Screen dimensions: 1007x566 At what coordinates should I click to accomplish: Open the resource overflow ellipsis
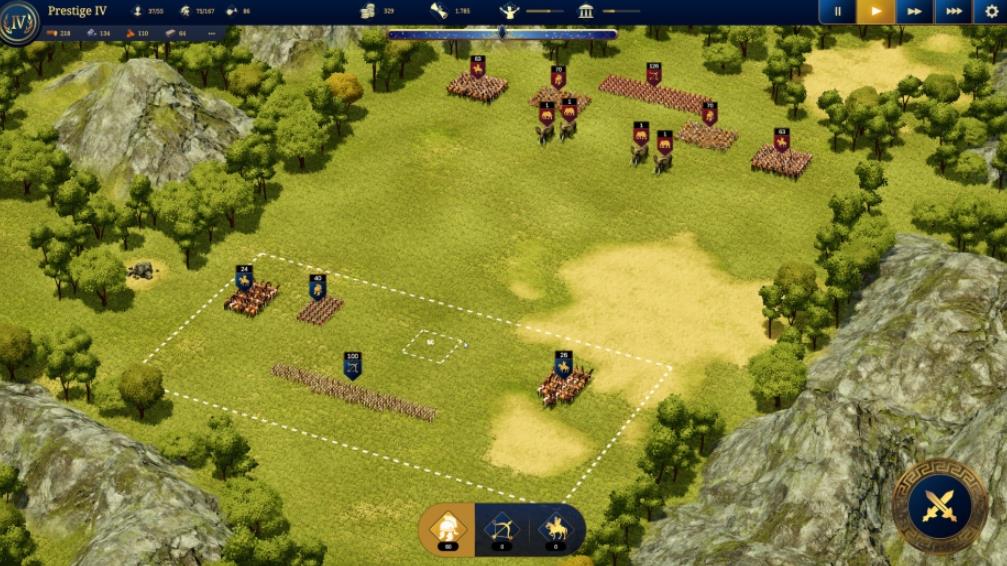tap(211, 34)
